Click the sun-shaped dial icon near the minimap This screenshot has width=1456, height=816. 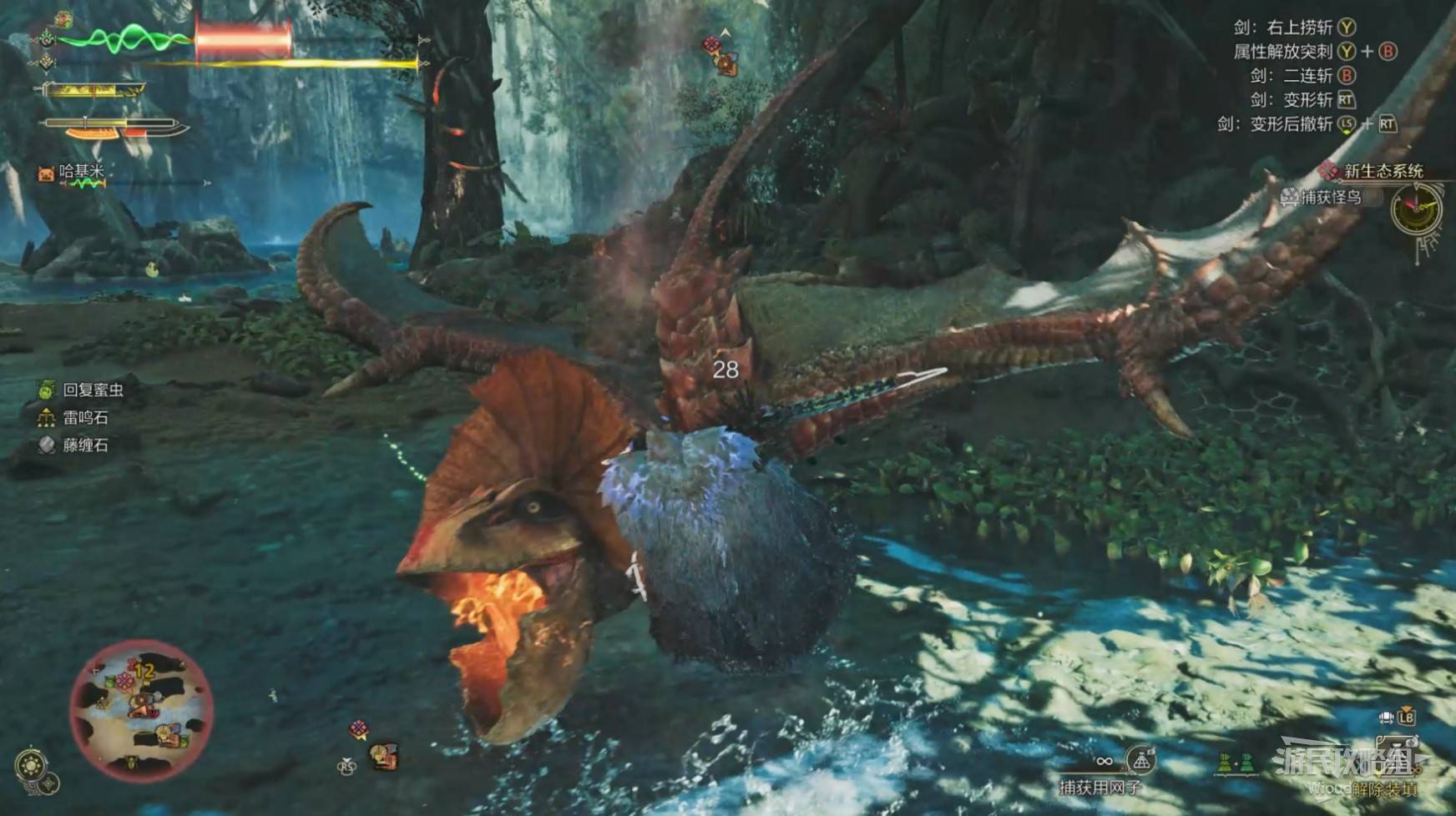pos(31,764)
